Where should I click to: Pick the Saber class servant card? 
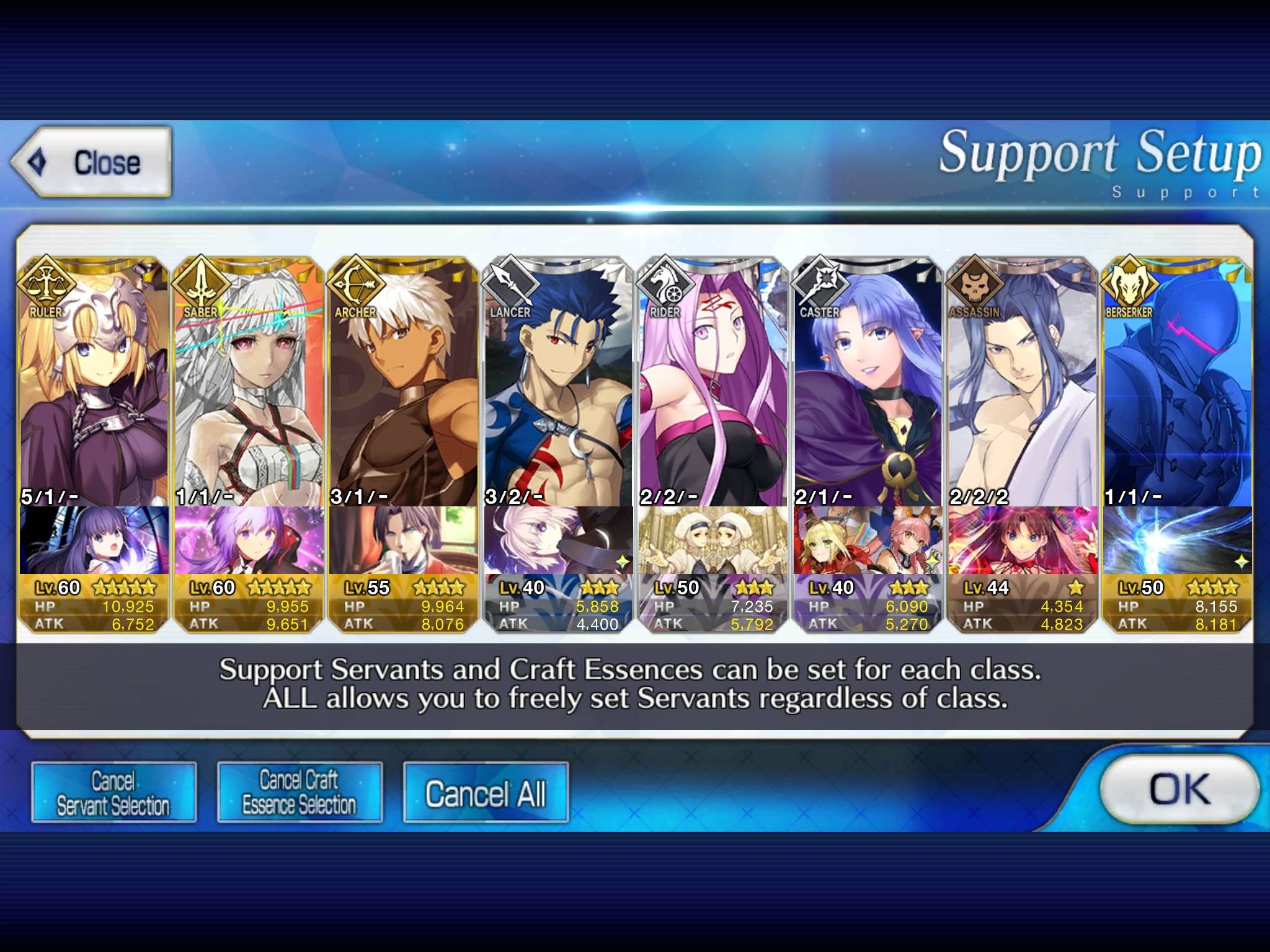(249, 384)
